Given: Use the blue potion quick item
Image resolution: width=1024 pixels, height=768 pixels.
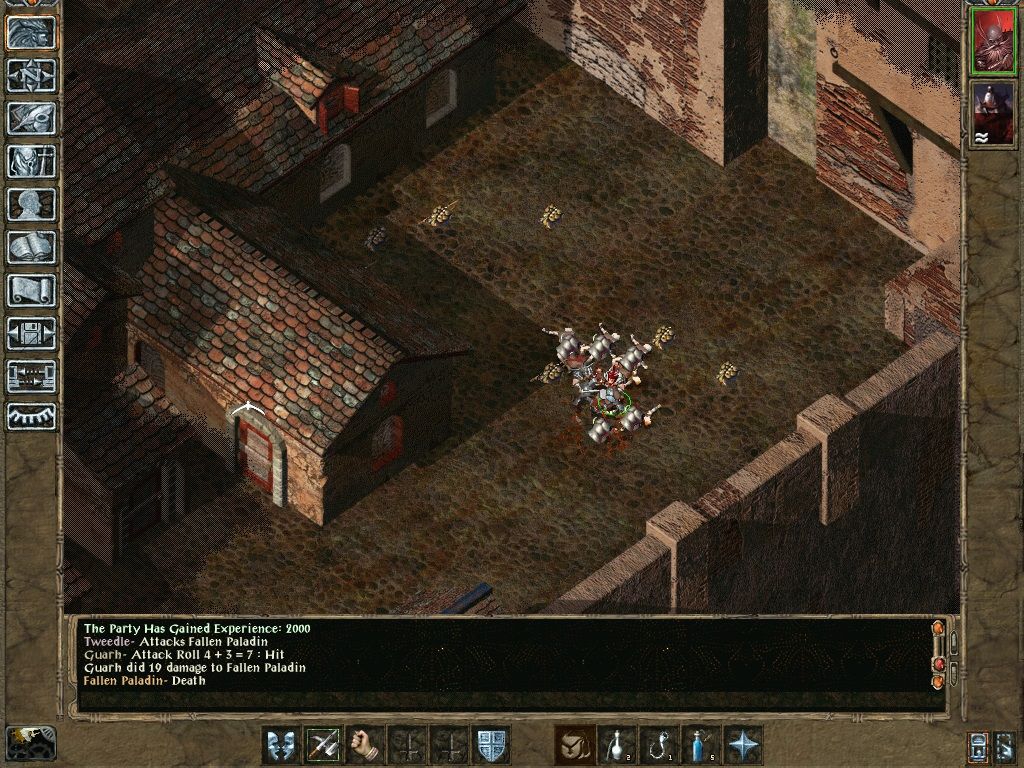Looking at the screenshot, I should (701, 745).
